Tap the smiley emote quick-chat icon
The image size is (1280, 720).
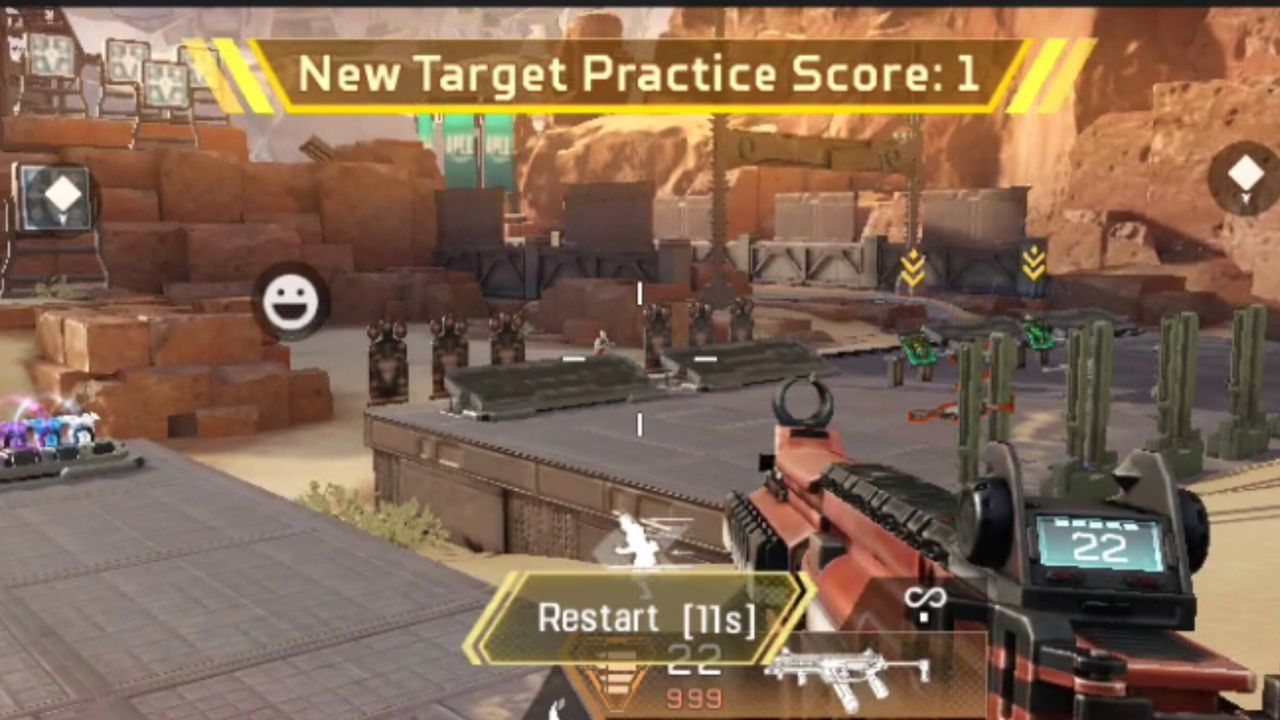coord(291,301)
